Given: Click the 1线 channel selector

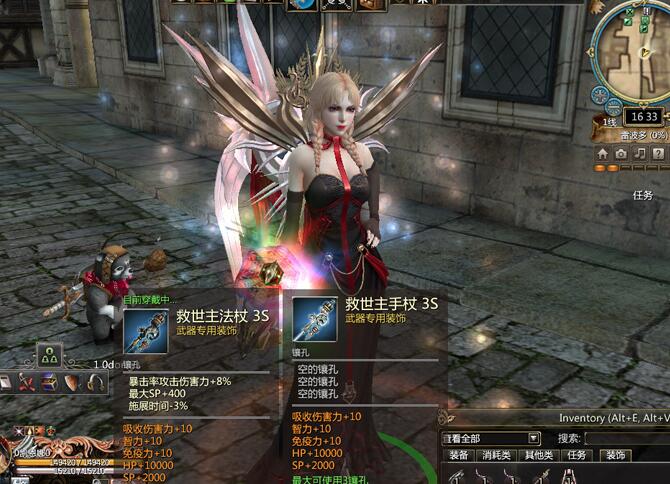Looking at the screenshot, I should click(611, 122).
